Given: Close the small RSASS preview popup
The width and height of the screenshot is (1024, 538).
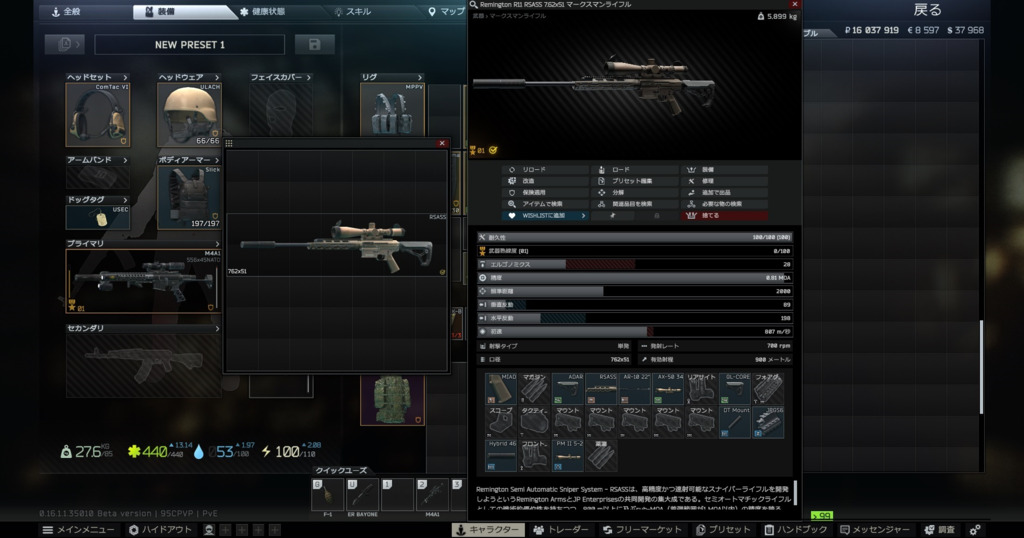Looking at the screenshot, I should pyautogui.click(x=442, y=144).
